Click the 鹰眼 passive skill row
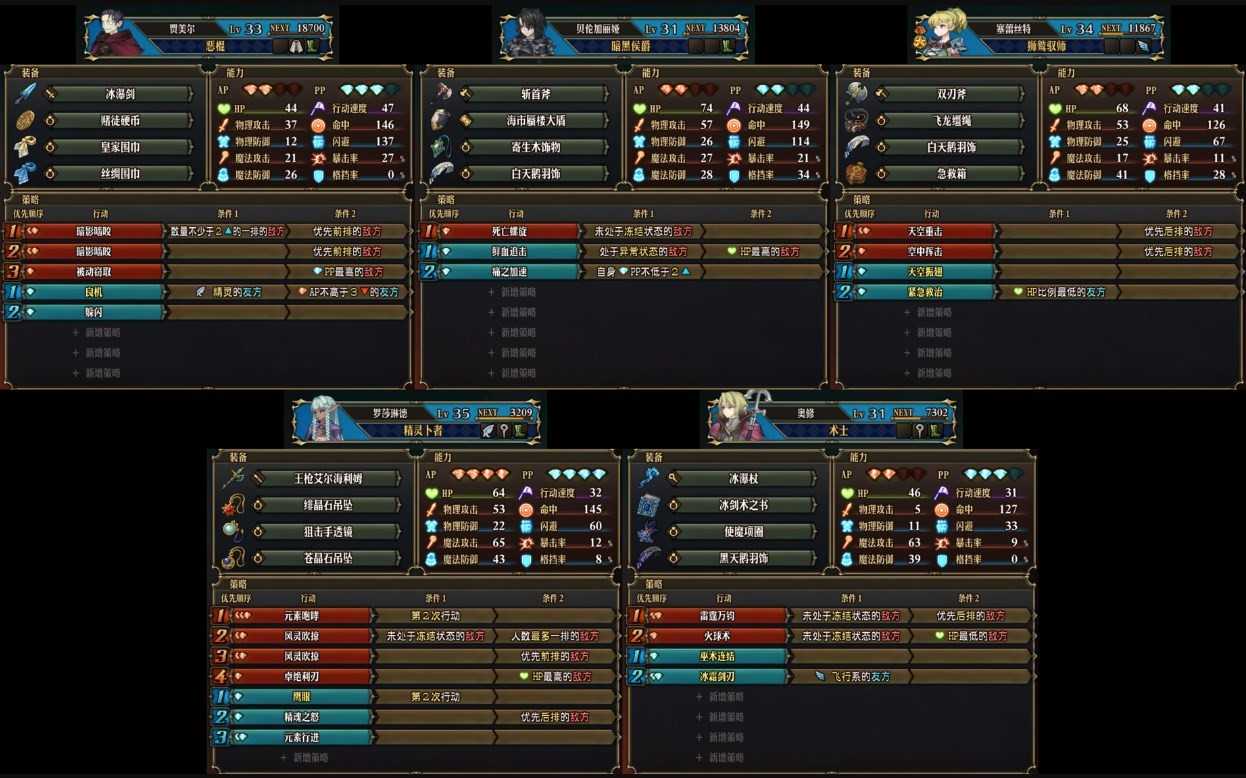 point(300,697)
